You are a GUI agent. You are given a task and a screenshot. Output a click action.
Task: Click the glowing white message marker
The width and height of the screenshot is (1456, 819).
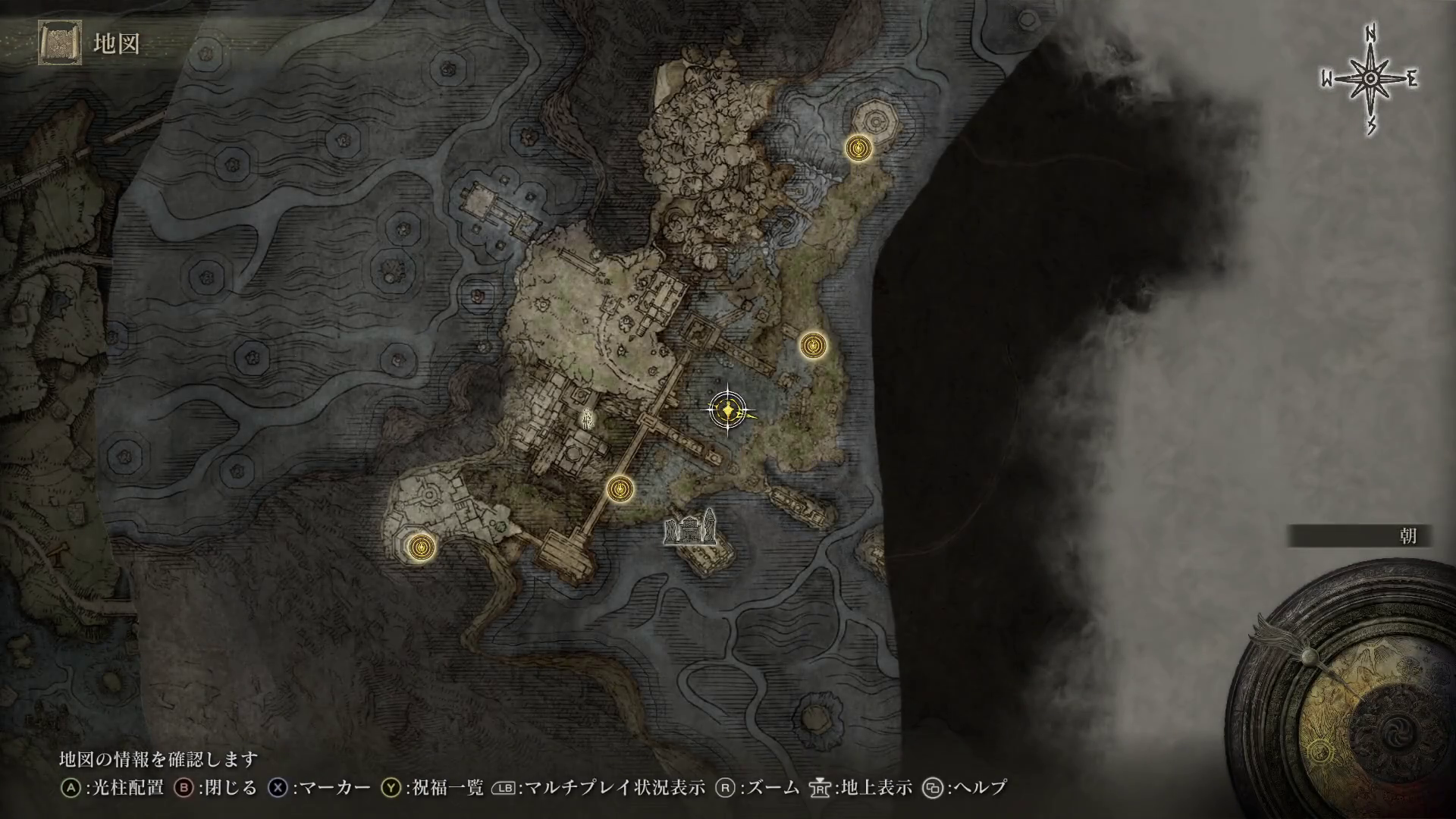586,416
